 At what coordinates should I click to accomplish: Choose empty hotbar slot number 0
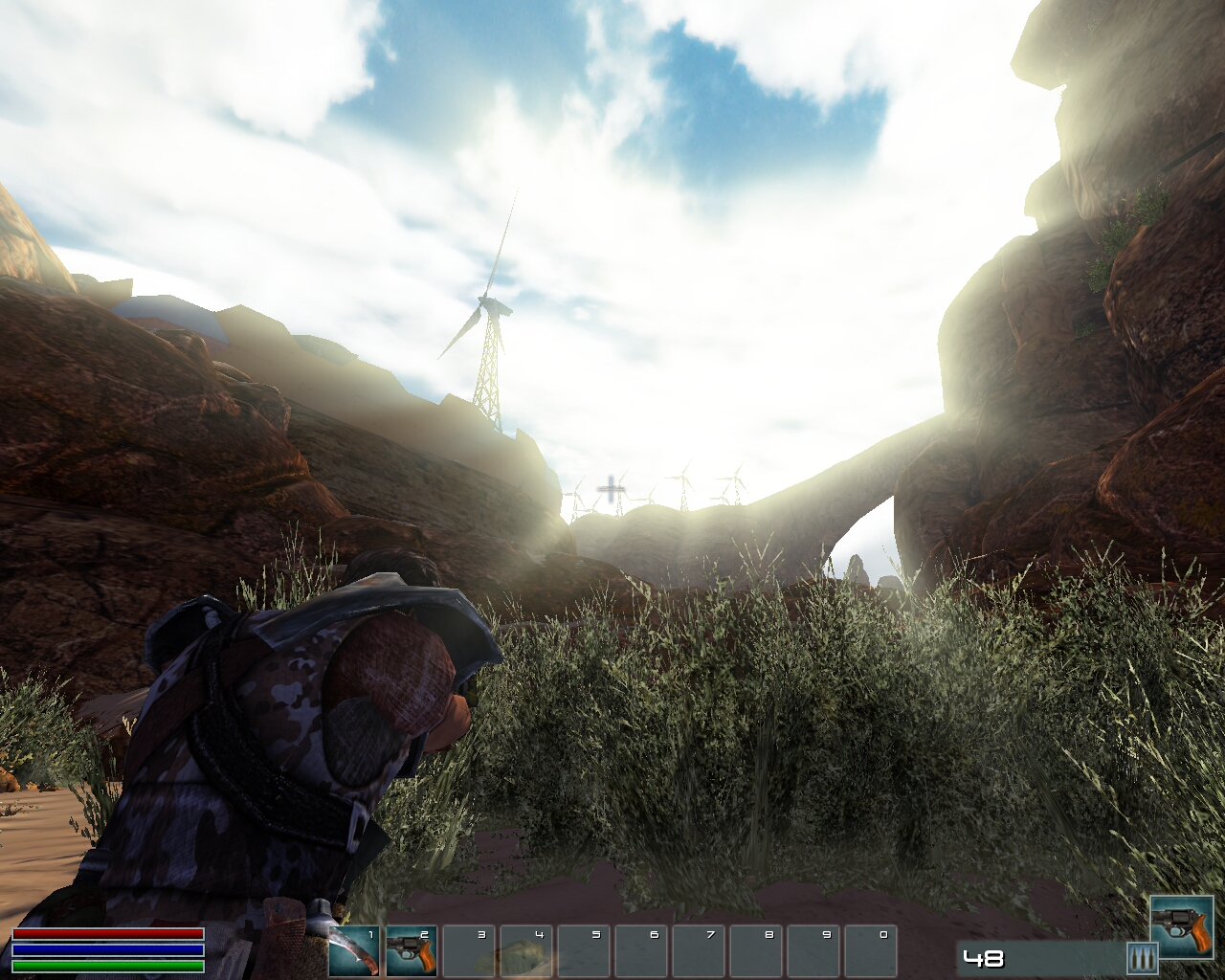(871, 950)
